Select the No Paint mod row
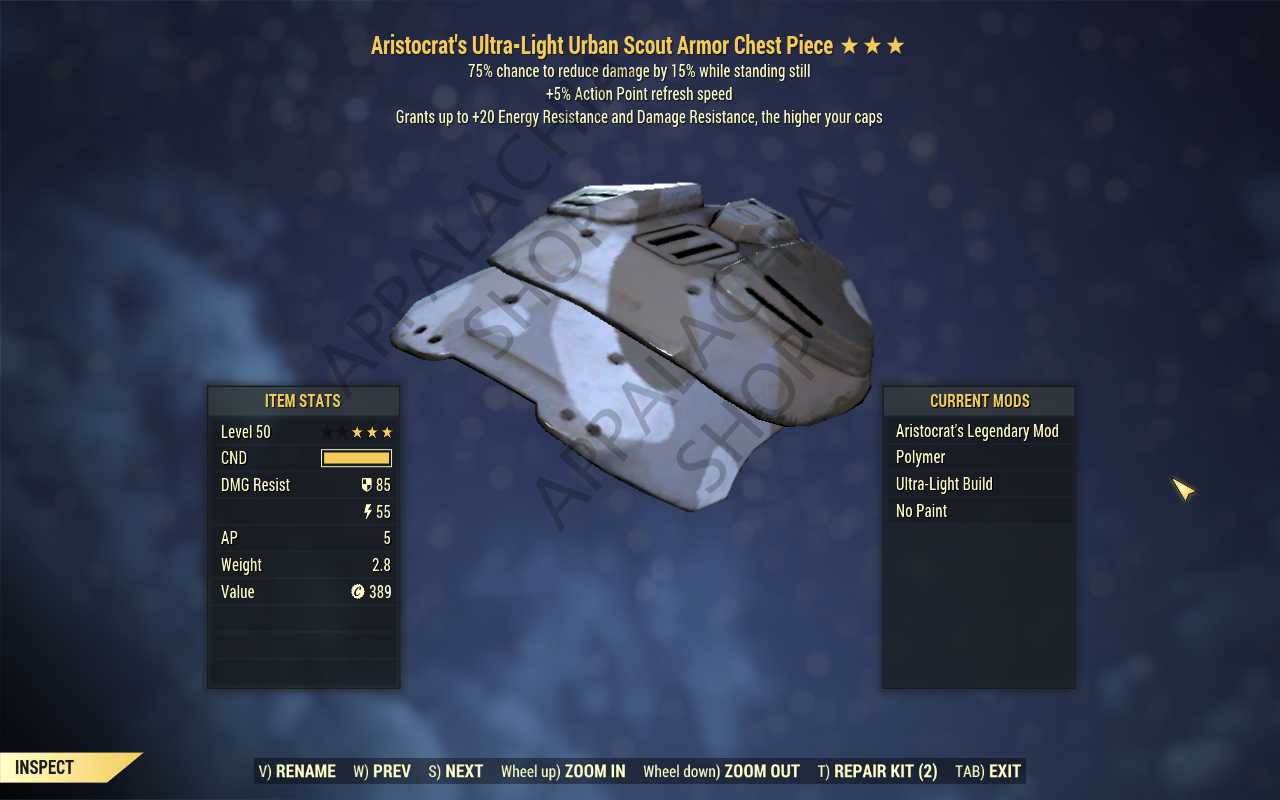The width and height of the screenshot is (1280, 800). (977, 511)
